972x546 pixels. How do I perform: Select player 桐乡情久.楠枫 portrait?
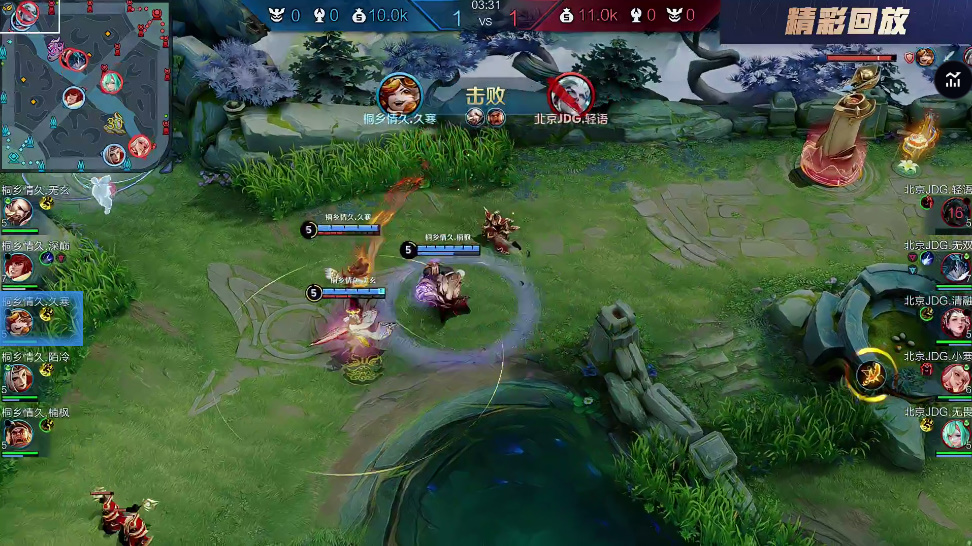[x=17, y=433]
